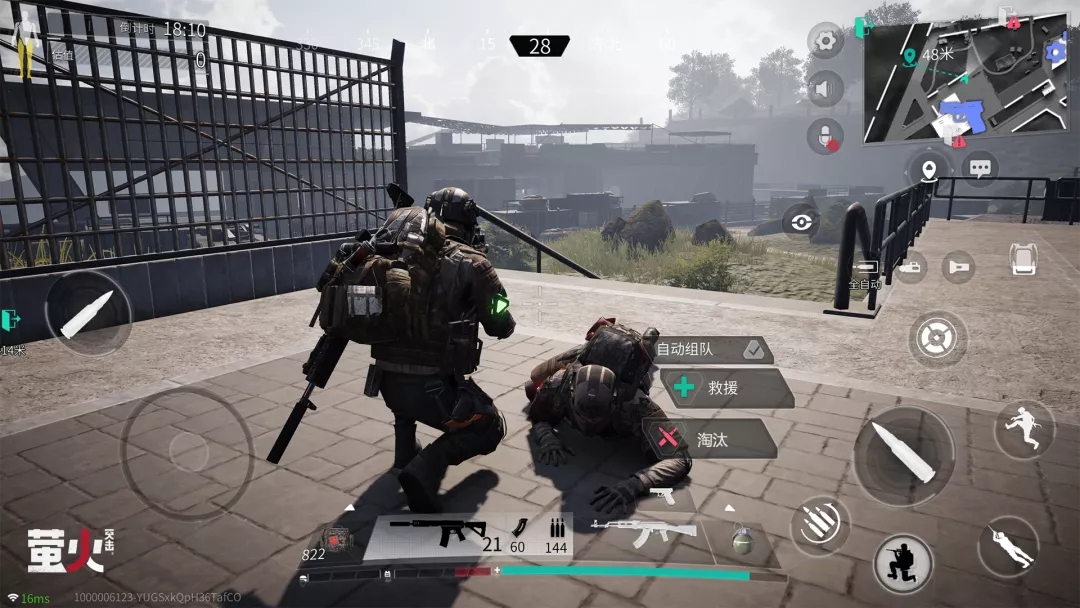This screenshot has height=608, width=1080.
Task: Toggle the speaker sound button
Action: [x=825, y=89]
